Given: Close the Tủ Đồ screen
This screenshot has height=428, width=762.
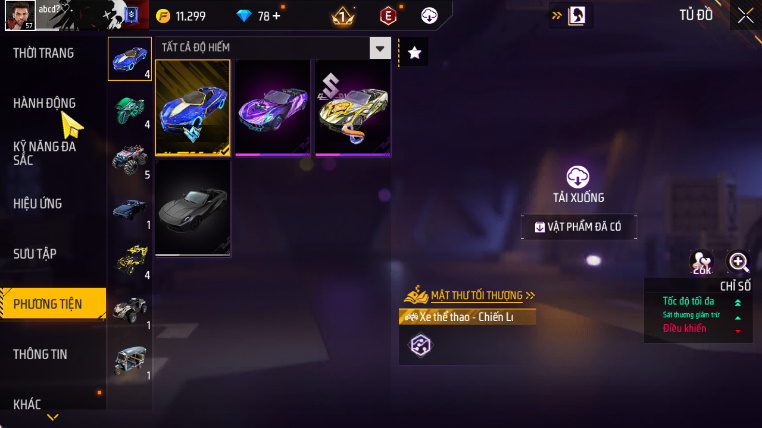Looking at the screenshot, I should point(745,15).
